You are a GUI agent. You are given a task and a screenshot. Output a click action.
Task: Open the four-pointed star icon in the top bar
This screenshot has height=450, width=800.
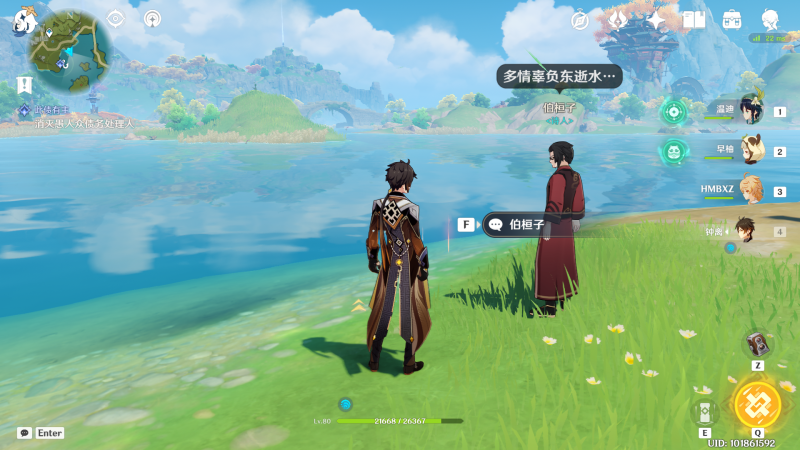tap(656, 20)
